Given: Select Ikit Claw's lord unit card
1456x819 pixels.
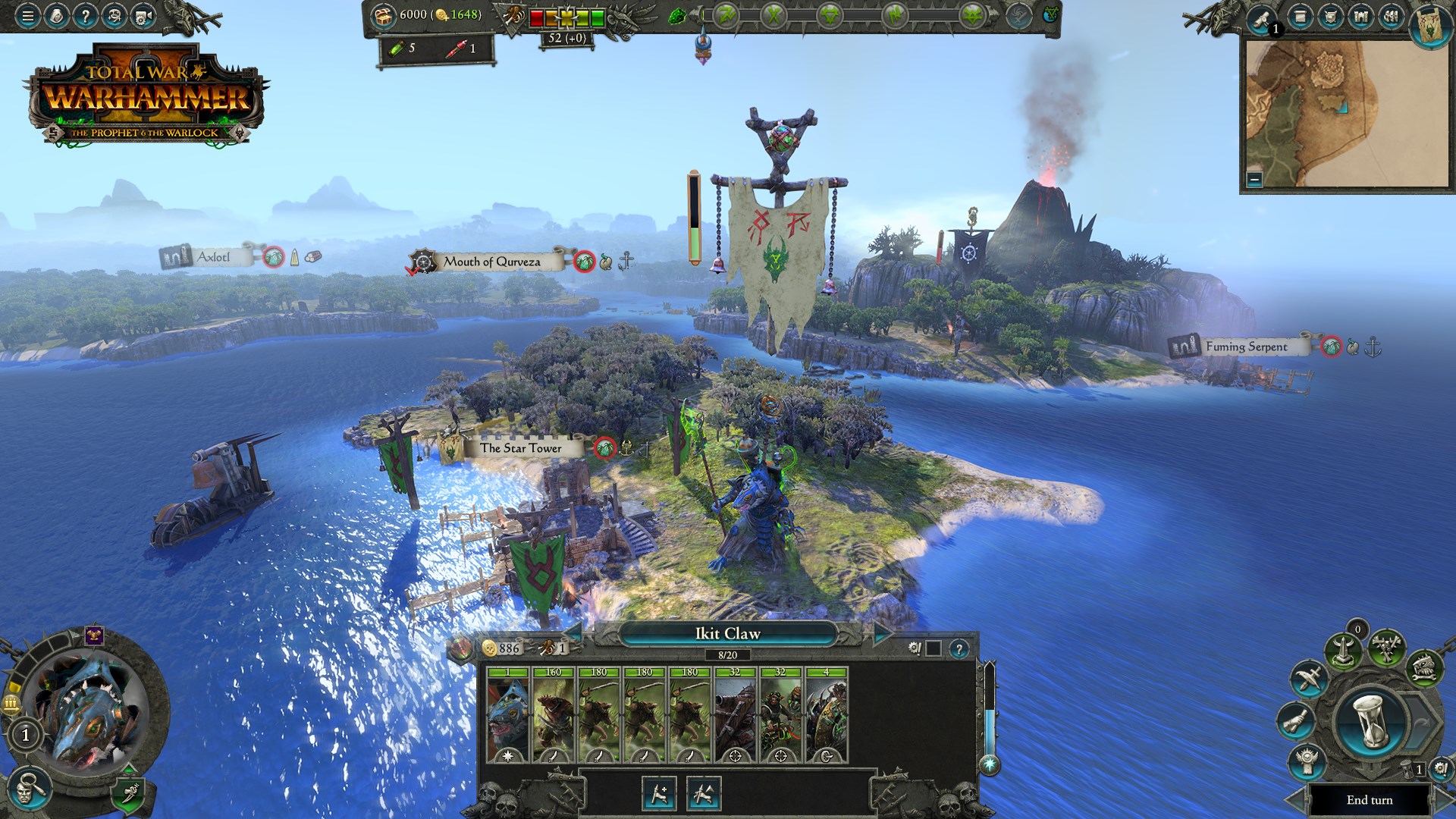Looking at the screenshot, I should [507, 715].
